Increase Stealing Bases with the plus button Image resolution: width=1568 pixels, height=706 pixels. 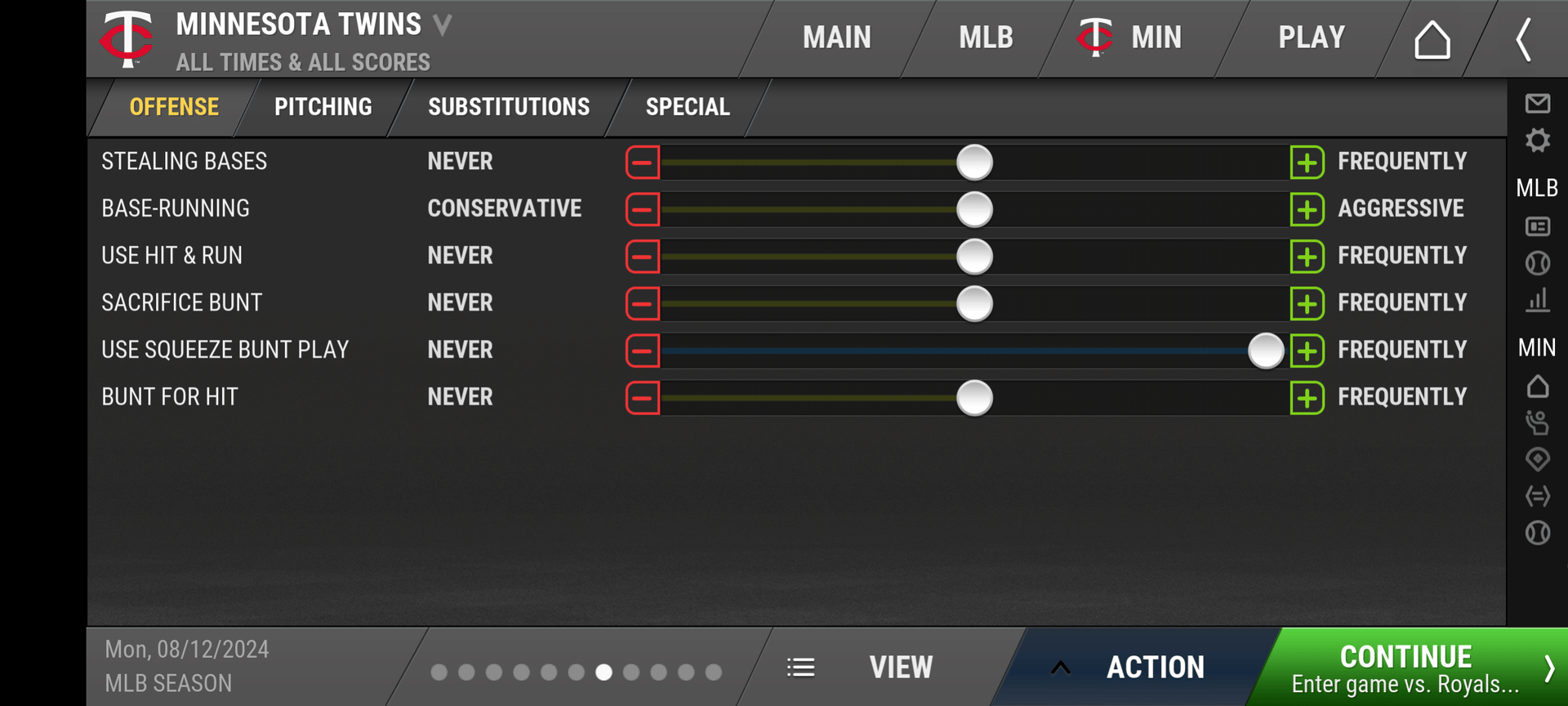[x=1307, y=163]
